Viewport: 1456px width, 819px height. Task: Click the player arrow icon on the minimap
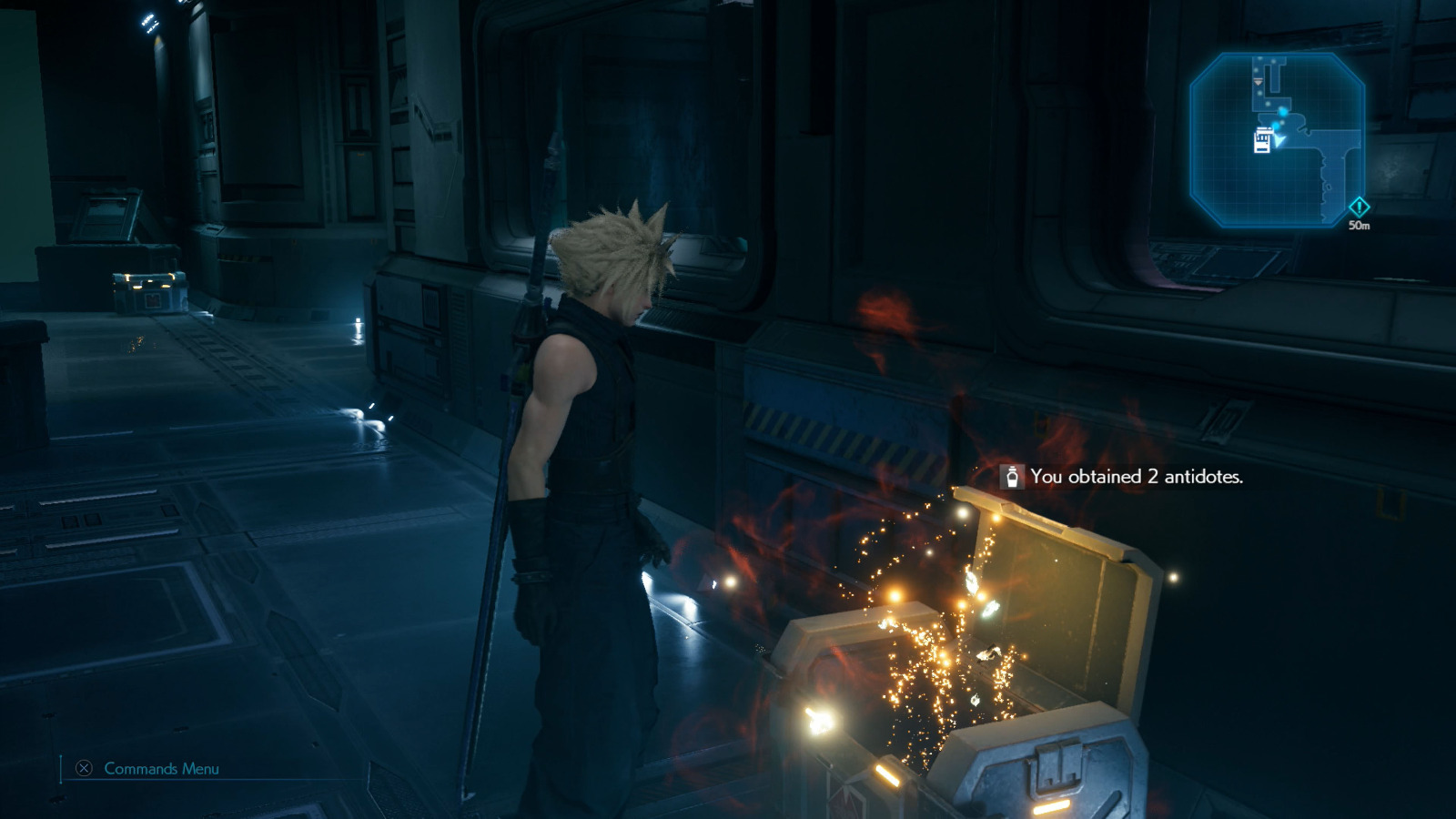click(x=1279, y=142)
